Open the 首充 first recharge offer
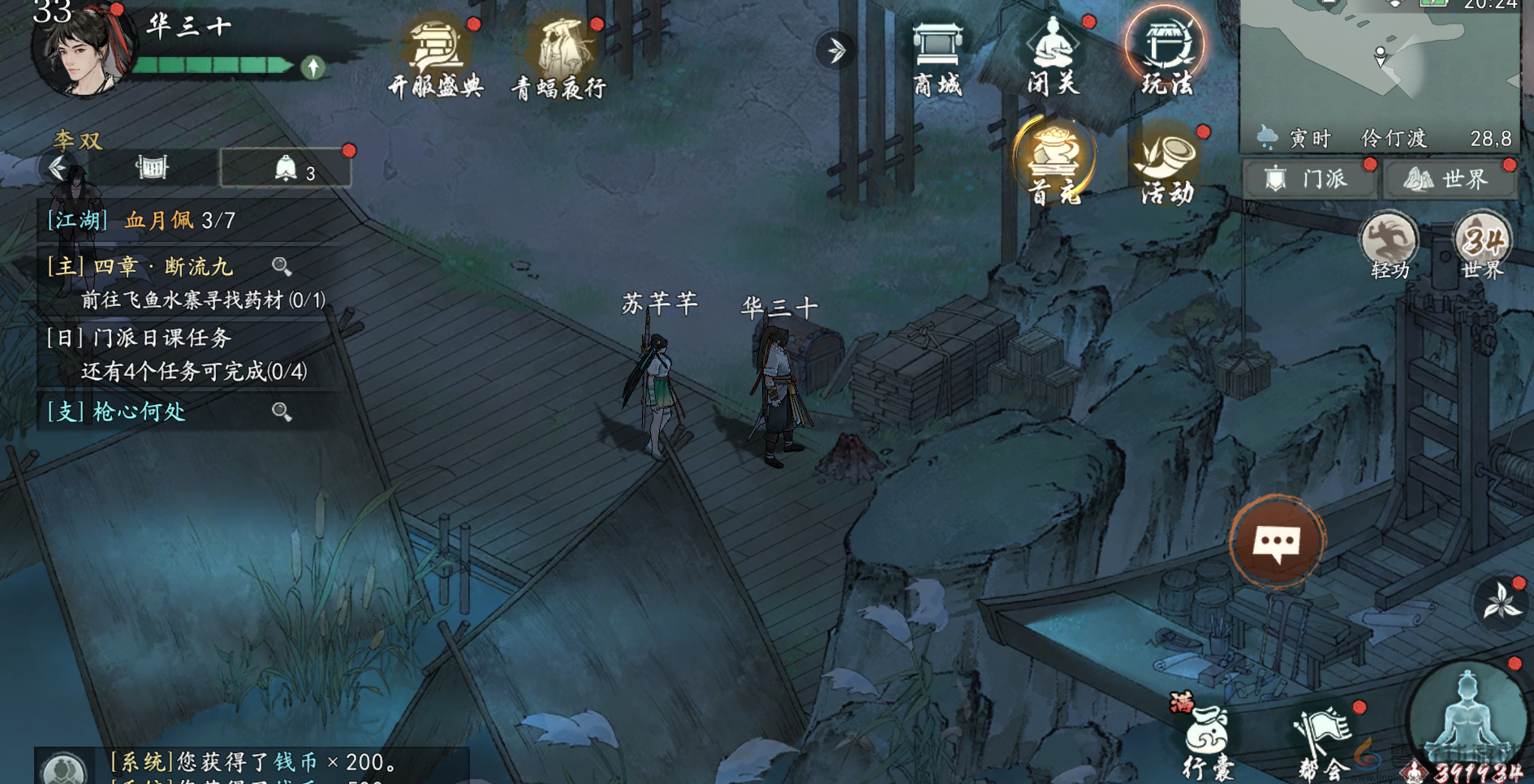This screenshot has width=1534, height=784. (1054, 158)
